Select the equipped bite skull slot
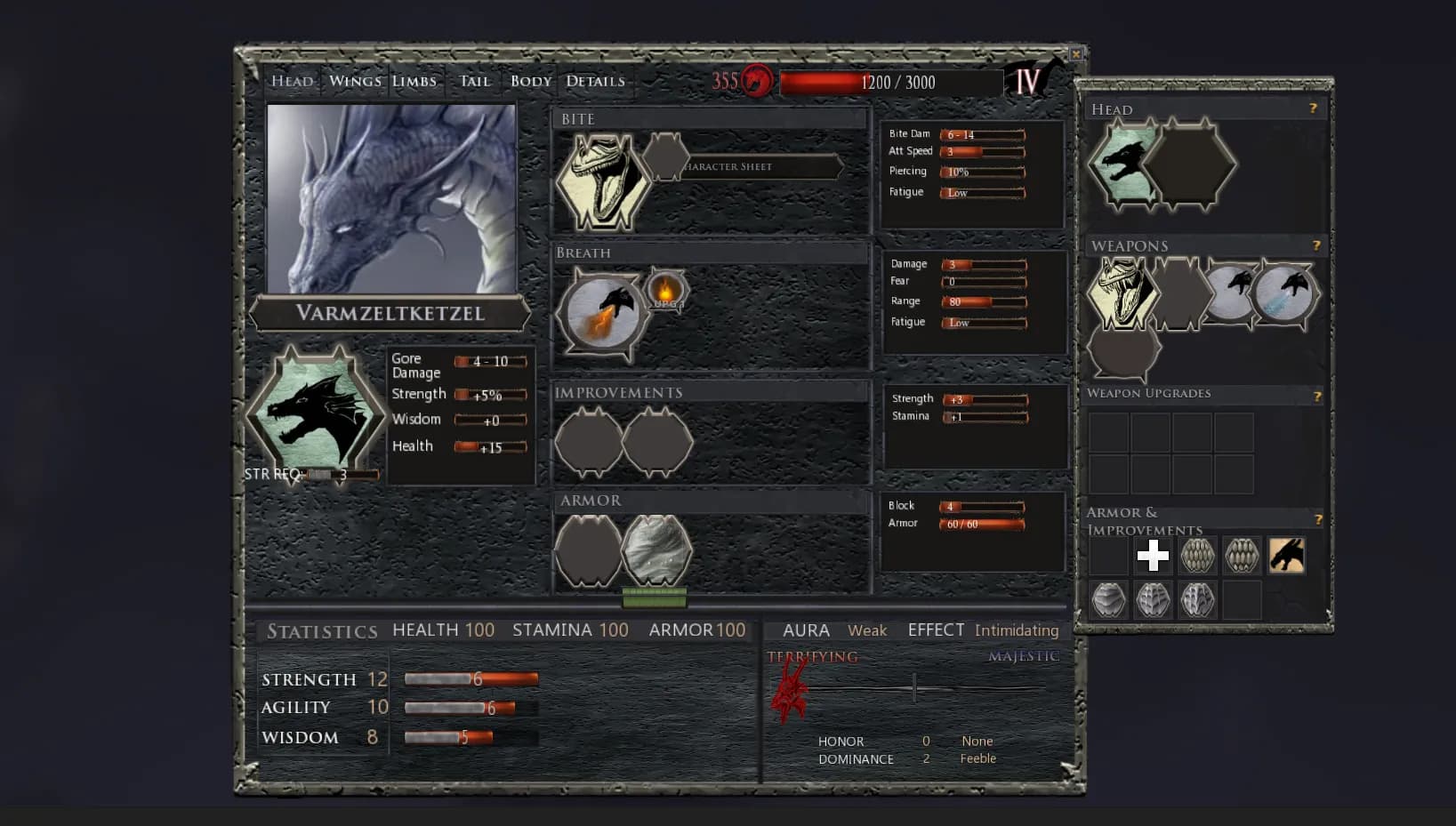 click(x=602, y=181)
